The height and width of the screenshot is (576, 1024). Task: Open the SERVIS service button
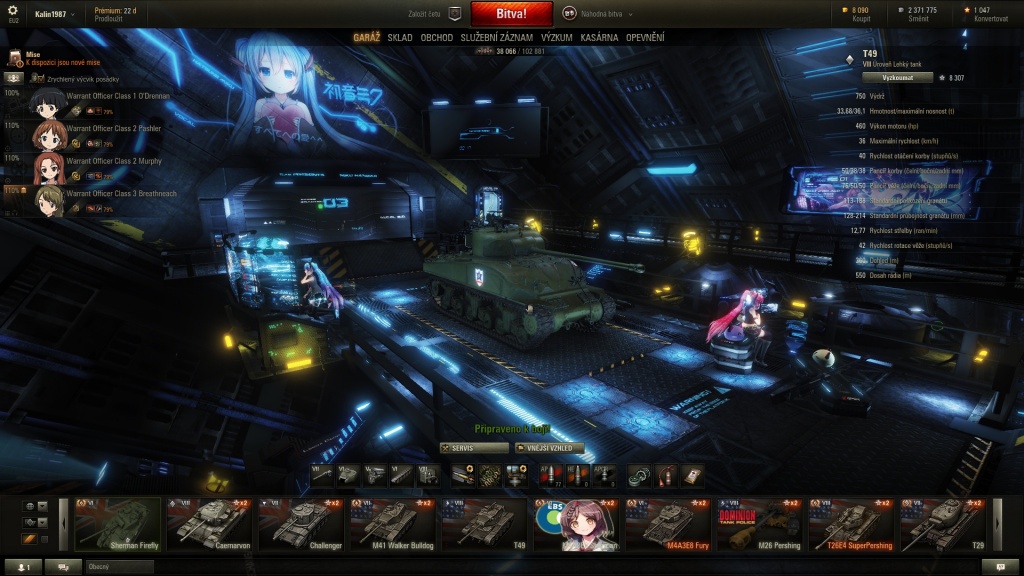point(474,448)
